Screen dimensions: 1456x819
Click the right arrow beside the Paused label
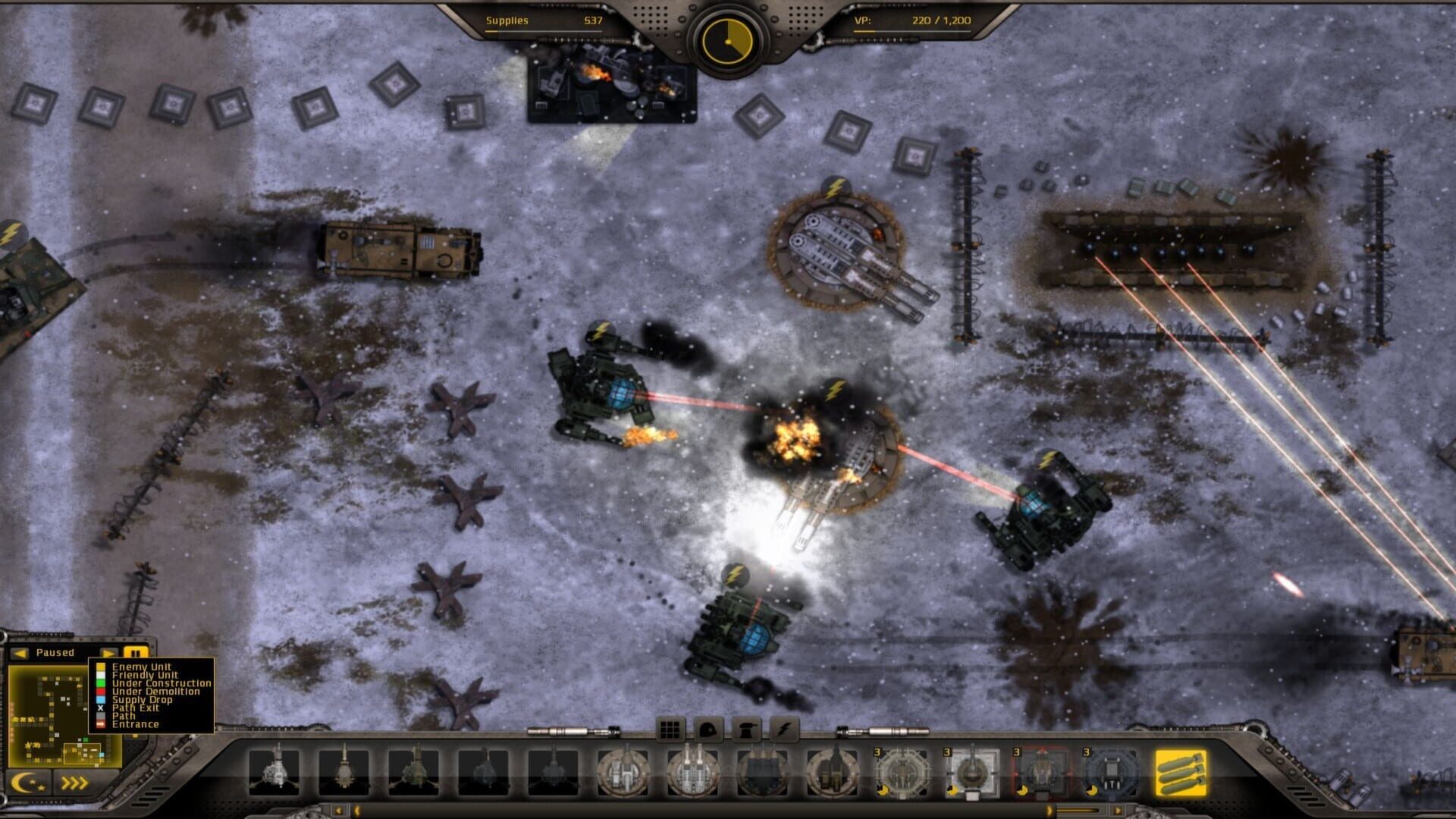[x=108, y=653]
